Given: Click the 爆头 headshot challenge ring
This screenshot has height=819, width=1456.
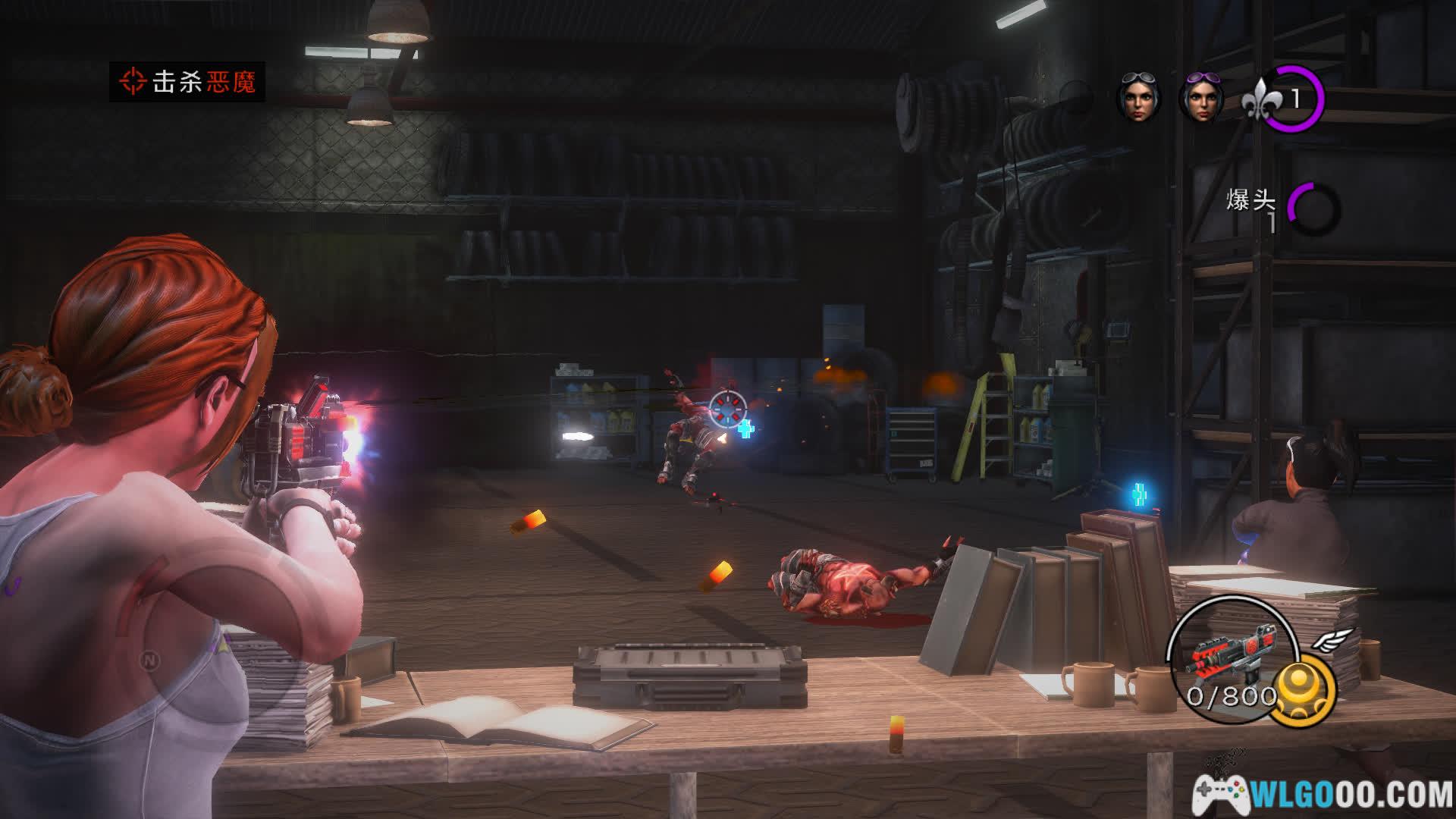Looking at the screenshot, I should (x=1313, y=207).
